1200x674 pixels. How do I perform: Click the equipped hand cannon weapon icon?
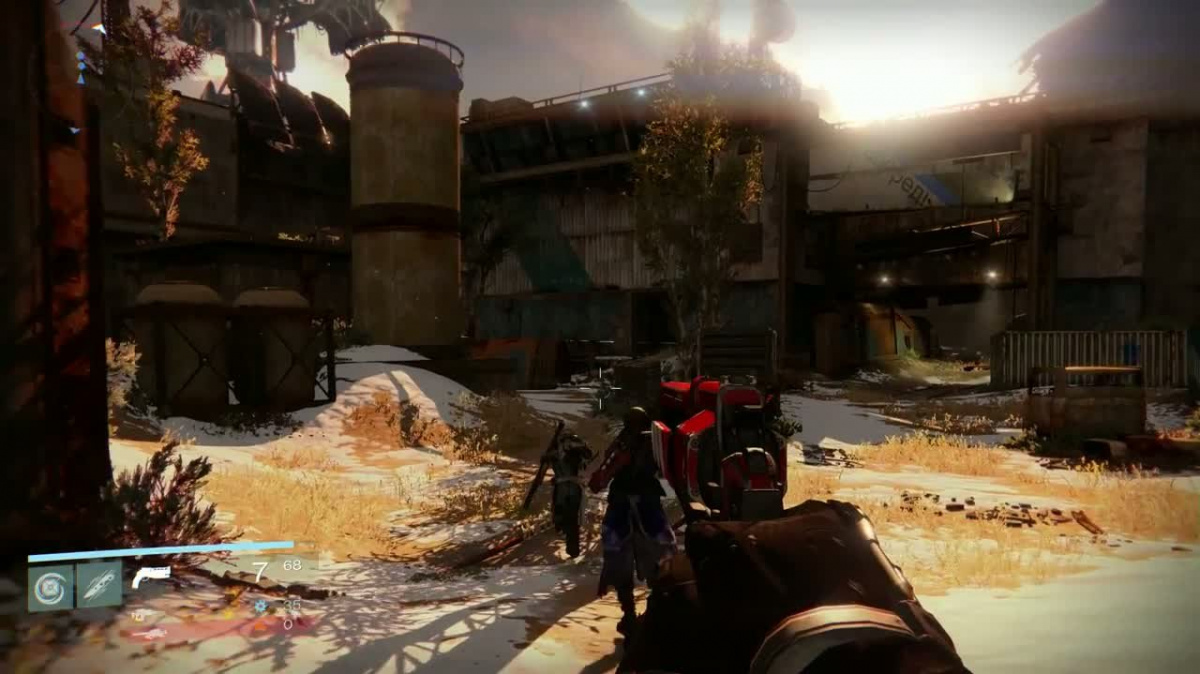pyautogui.click(x=151, y=576)
